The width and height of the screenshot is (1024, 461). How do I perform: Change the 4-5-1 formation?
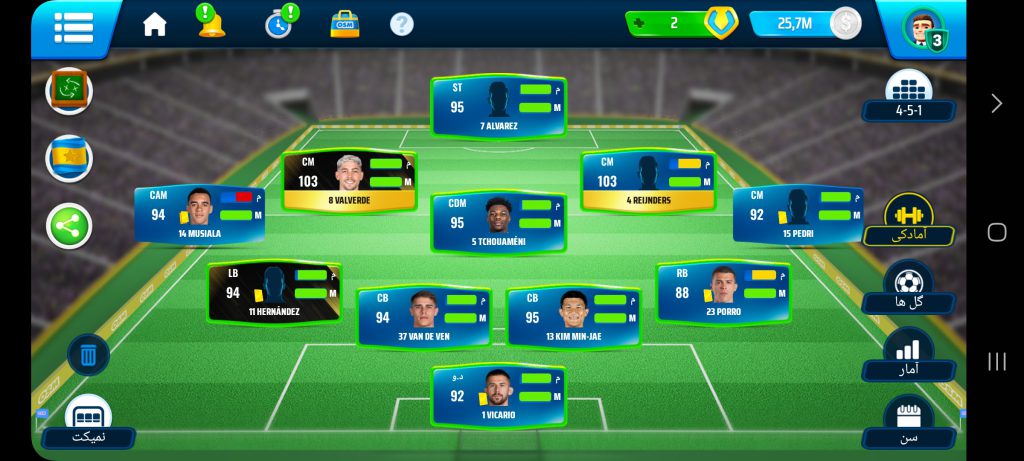[908, 98]
